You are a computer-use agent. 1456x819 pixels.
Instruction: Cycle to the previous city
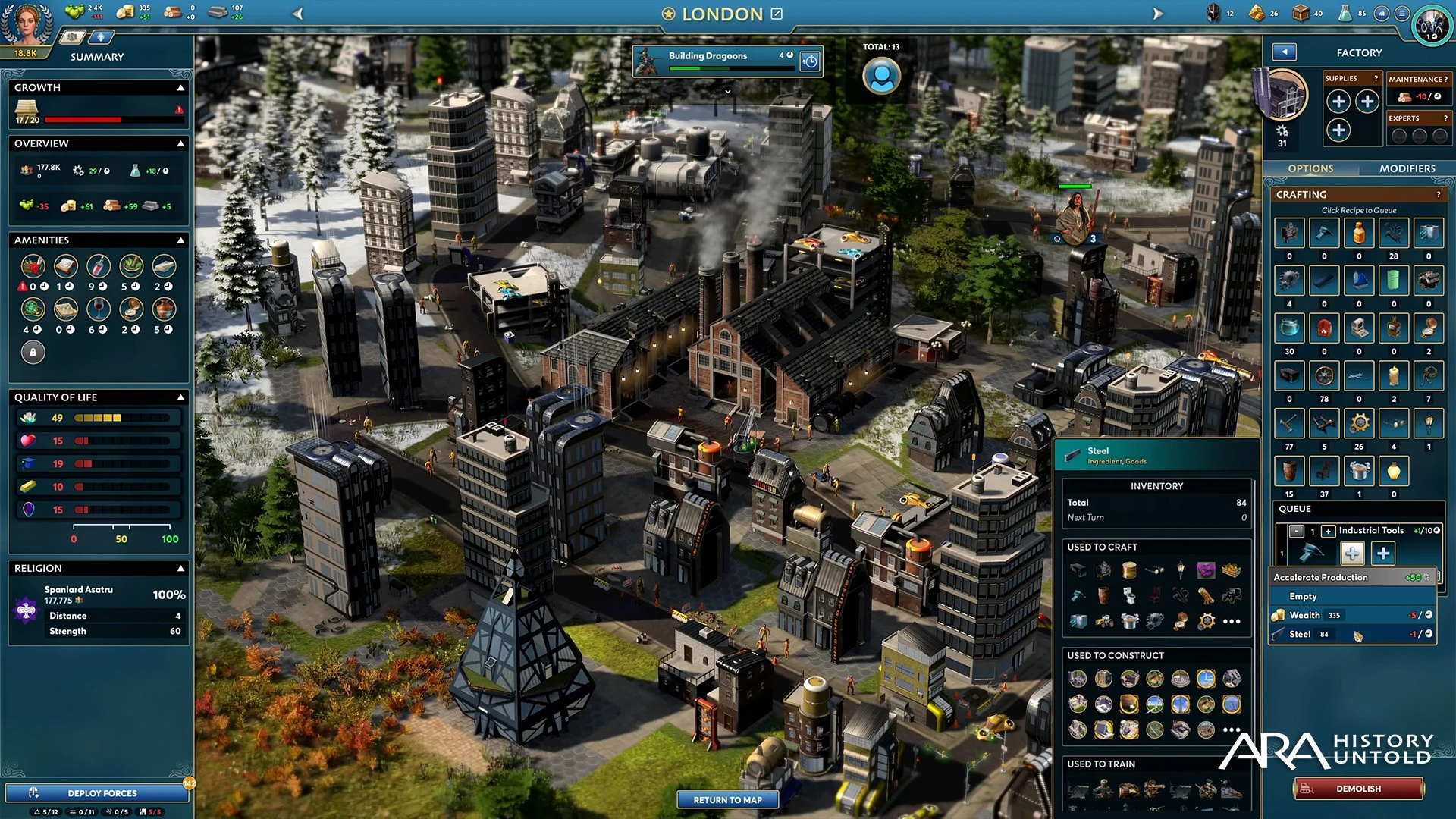(298, 14)
